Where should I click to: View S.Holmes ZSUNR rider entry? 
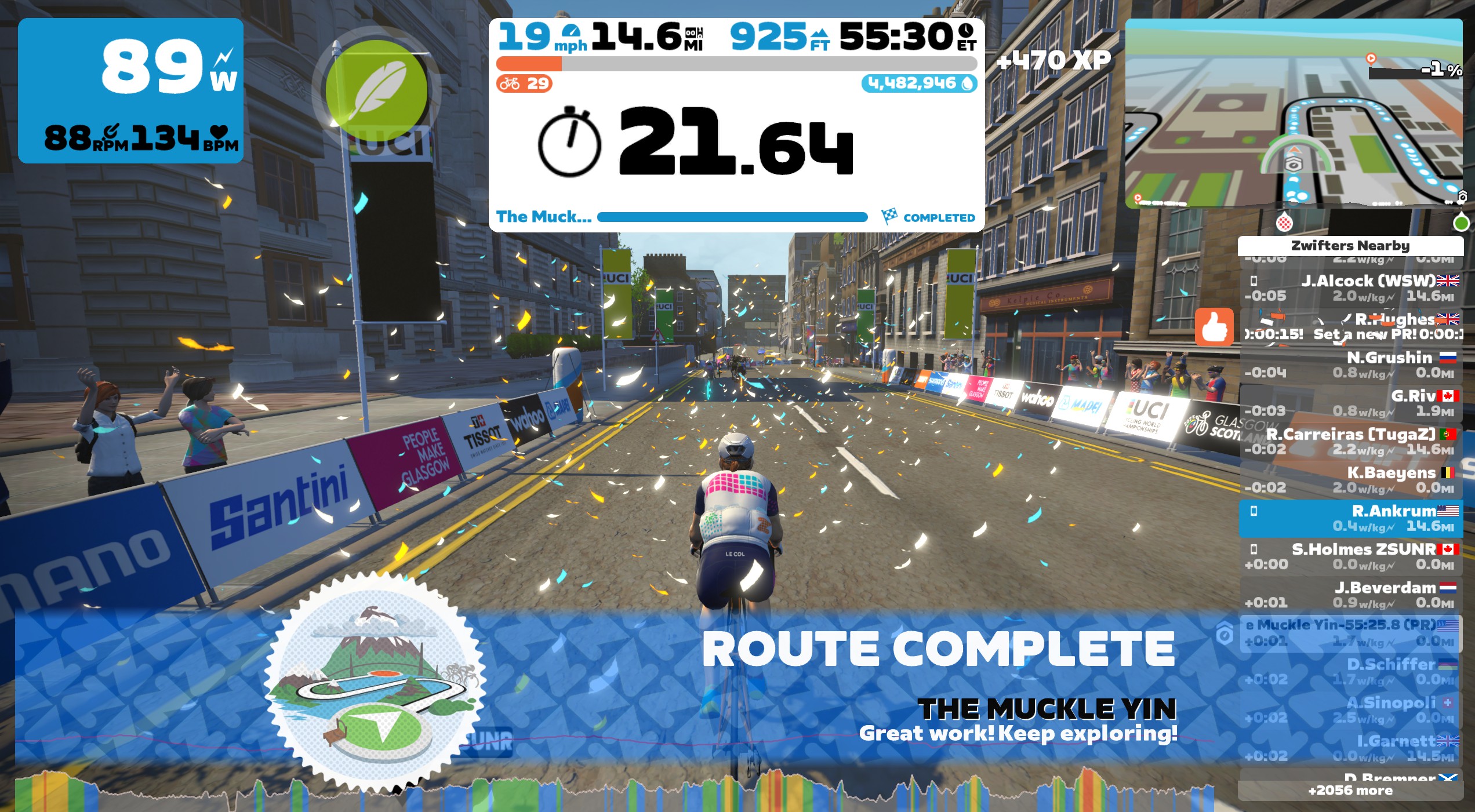(1351, 556)
